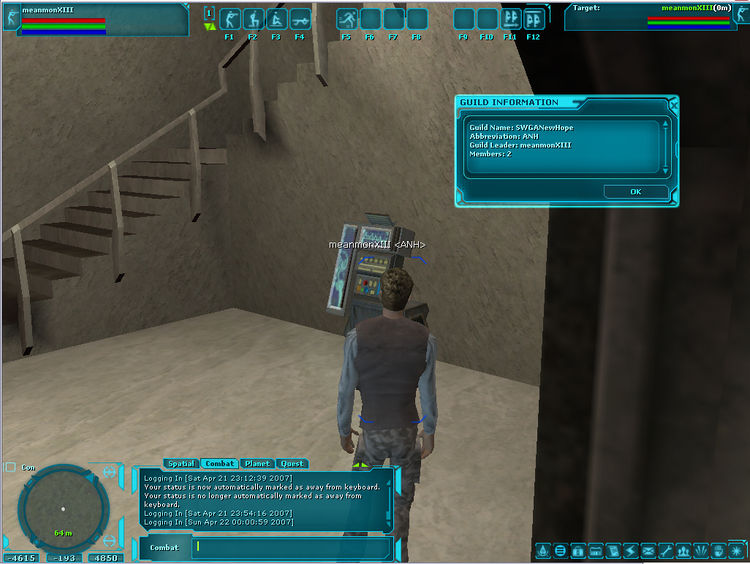Confirm the Guild Information dialog with OK
Viewport: 750px width, 564px height.
[x=636, y=191]
